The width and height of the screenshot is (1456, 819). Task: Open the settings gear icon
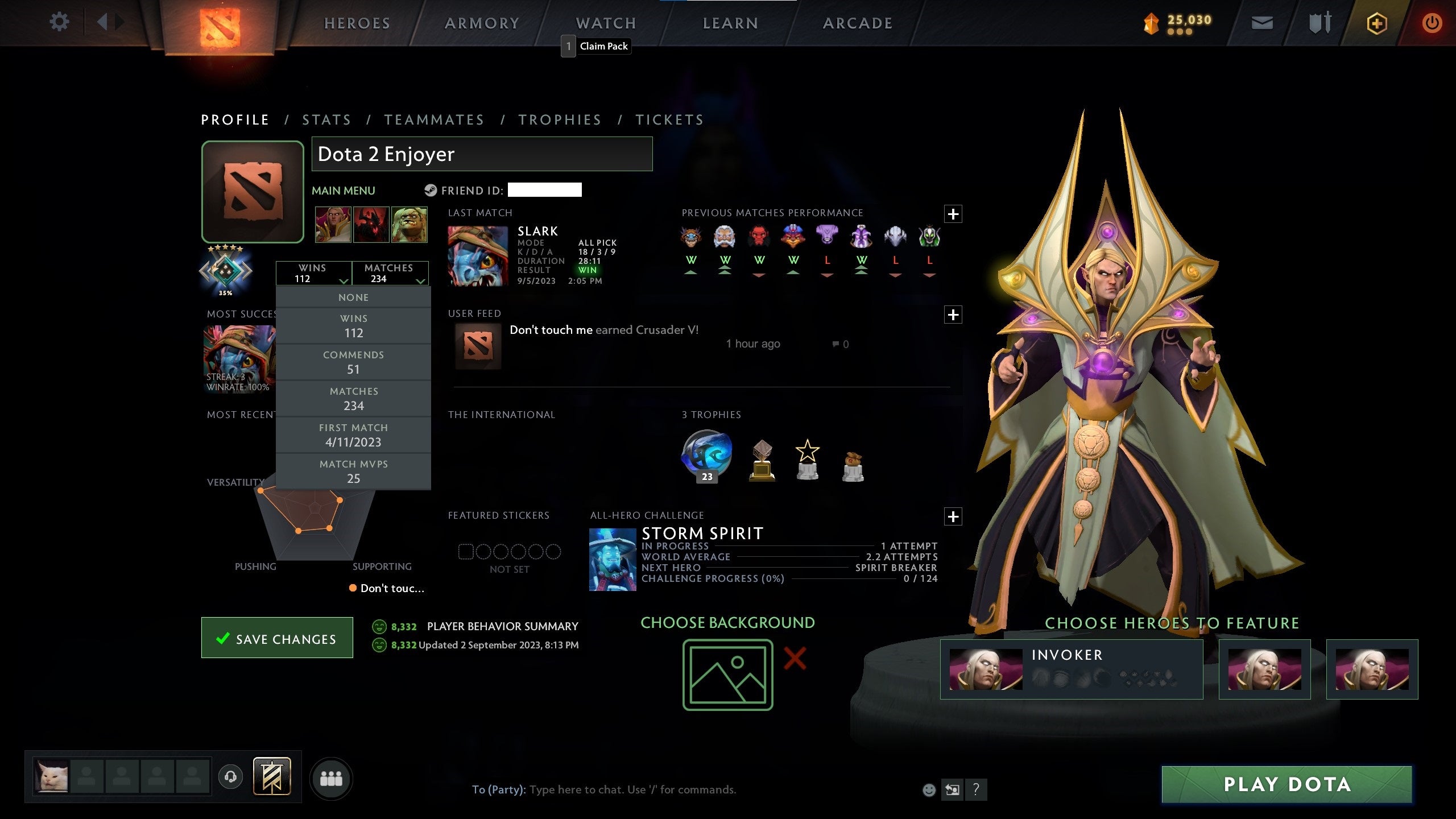coord(59,23)
